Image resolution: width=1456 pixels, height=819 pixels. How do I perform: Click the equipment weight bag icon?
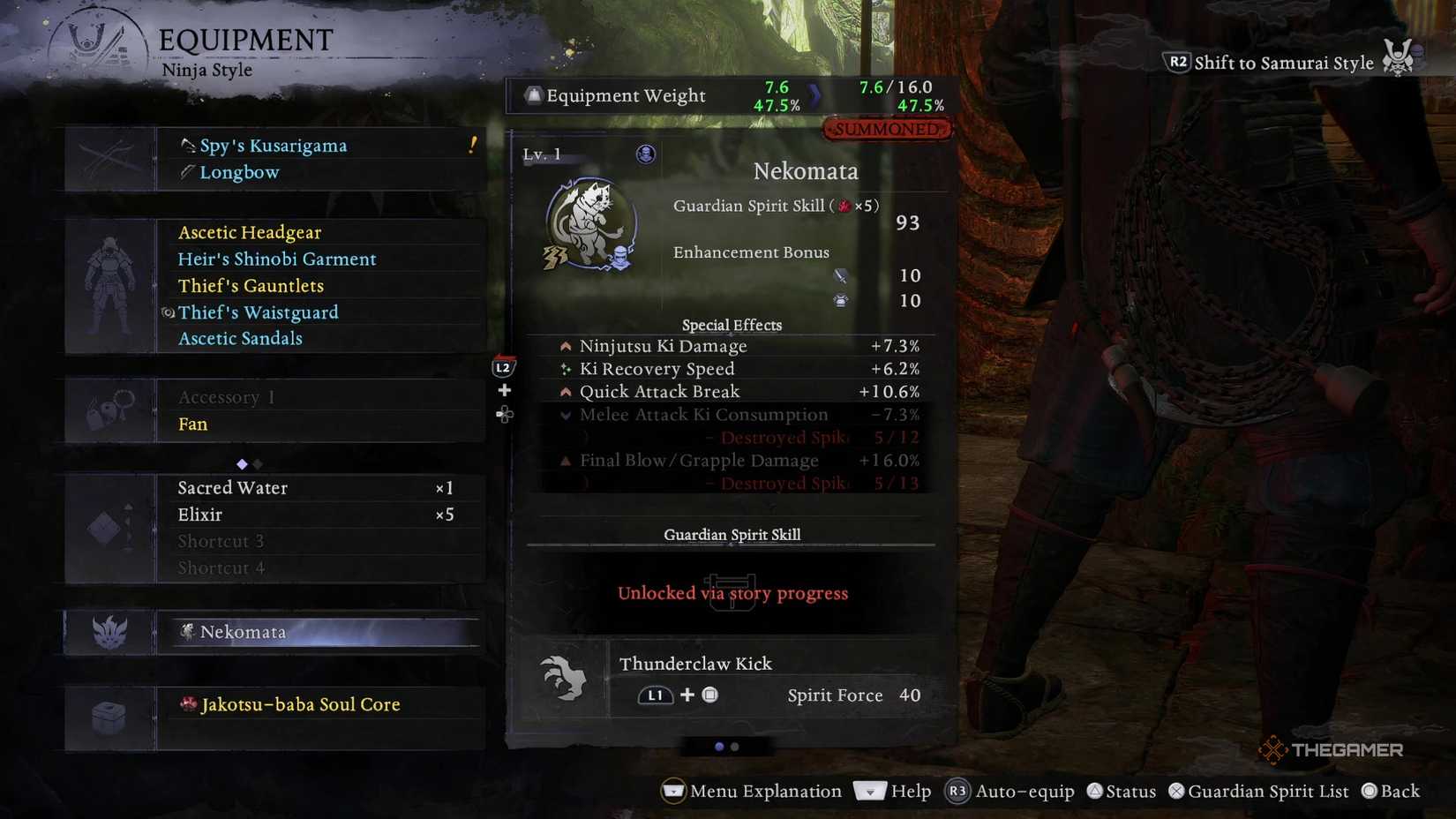pyautogui.click(x=533, y=95)
